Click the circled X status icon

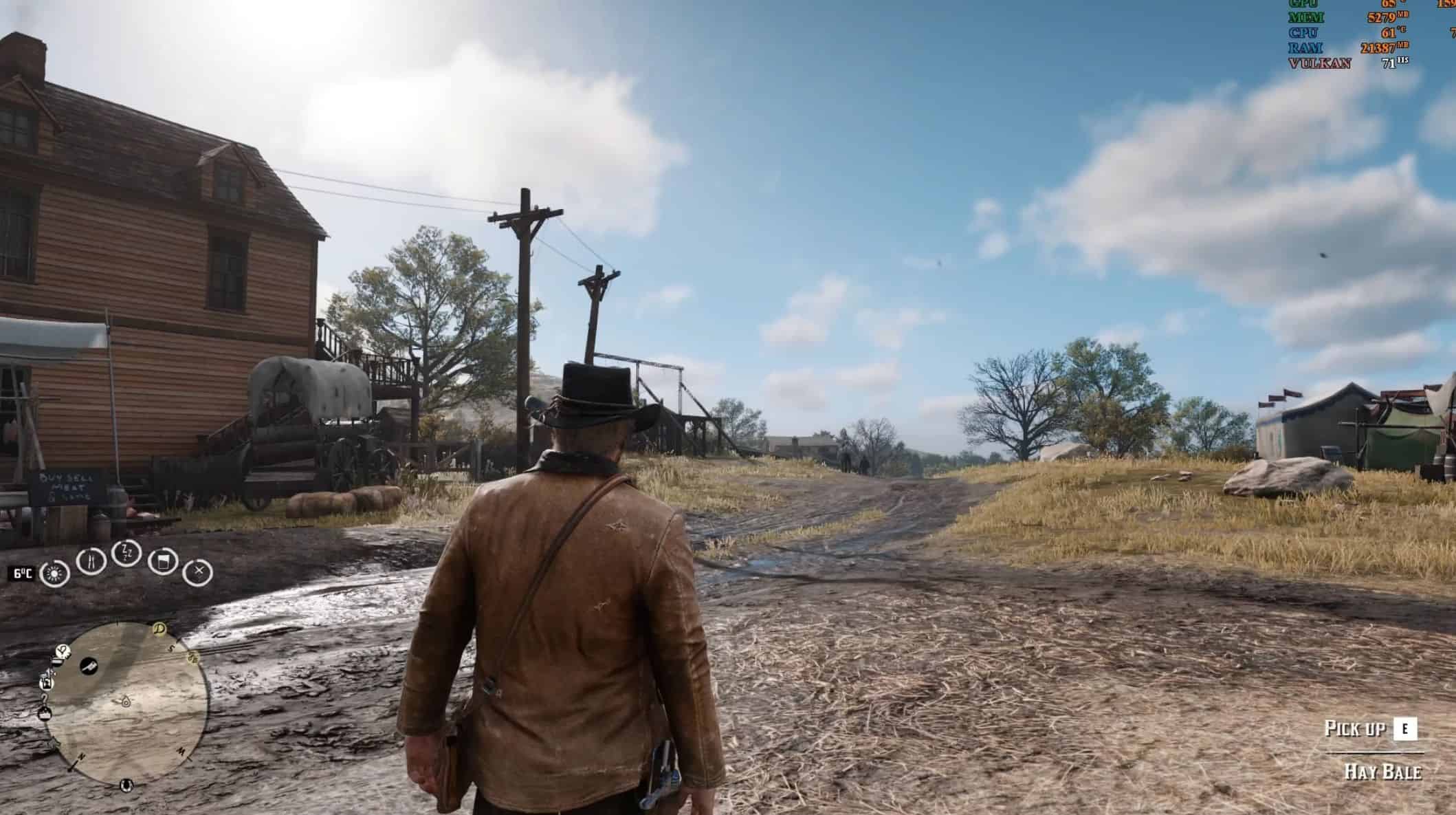click(x=199, y=571)
